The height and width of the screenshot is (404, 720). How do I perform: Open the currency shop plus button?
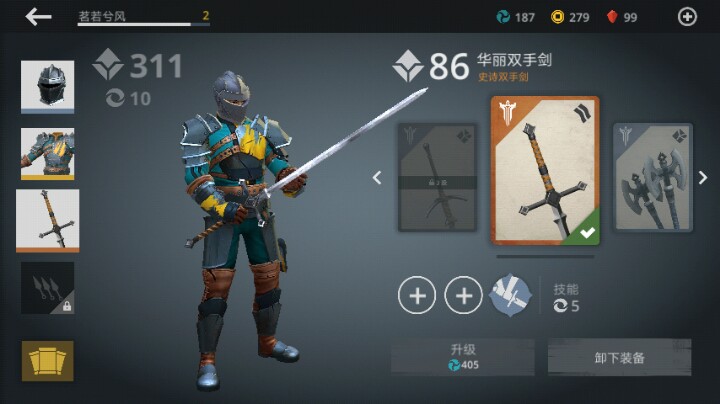[687, 17]
